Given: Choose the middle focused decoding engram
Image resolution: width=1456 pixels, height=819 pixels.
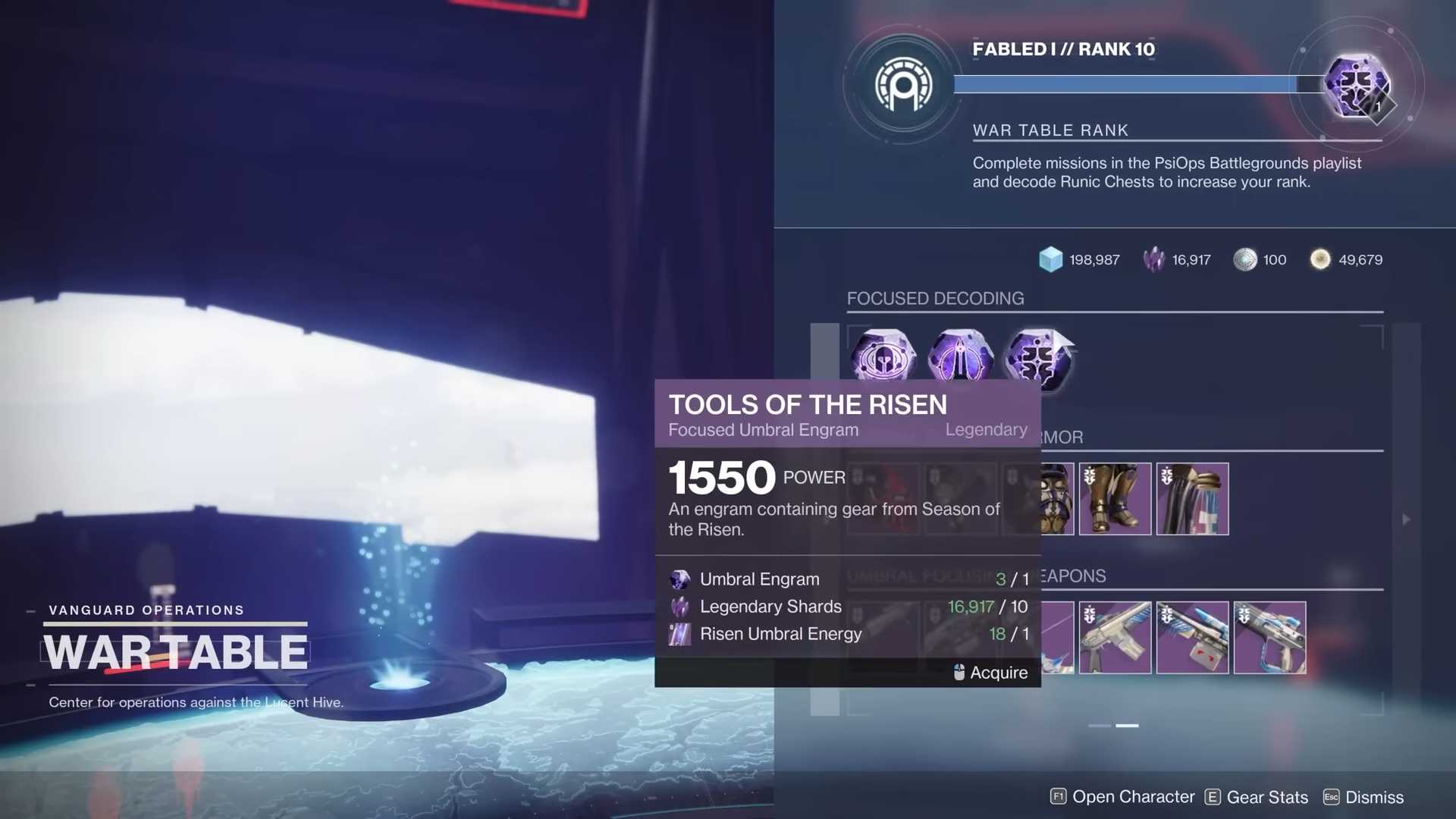Looking at the screenshot, I should (960, 358).
